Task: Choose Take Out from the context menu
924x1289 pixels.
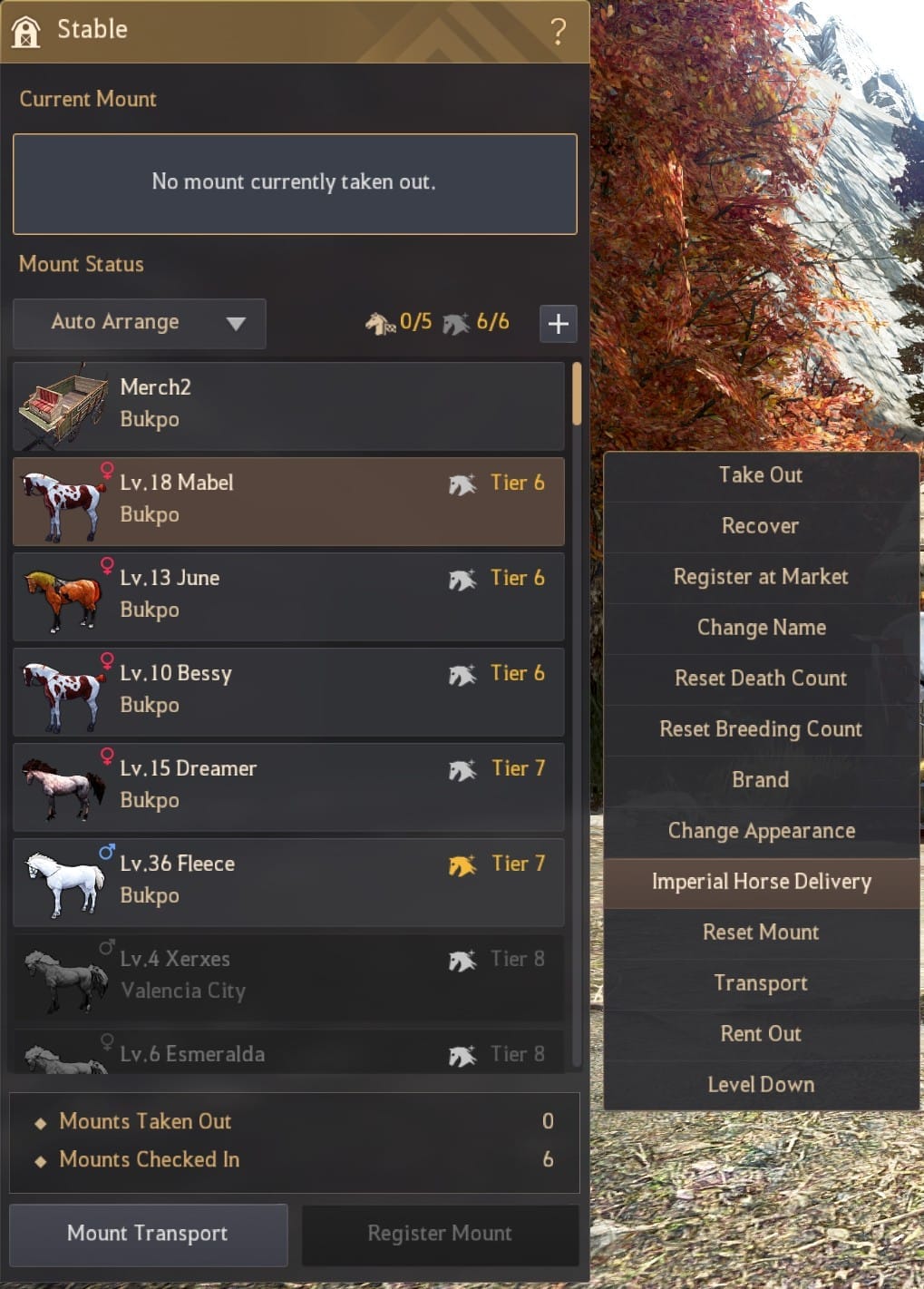Action: (761, 475)
